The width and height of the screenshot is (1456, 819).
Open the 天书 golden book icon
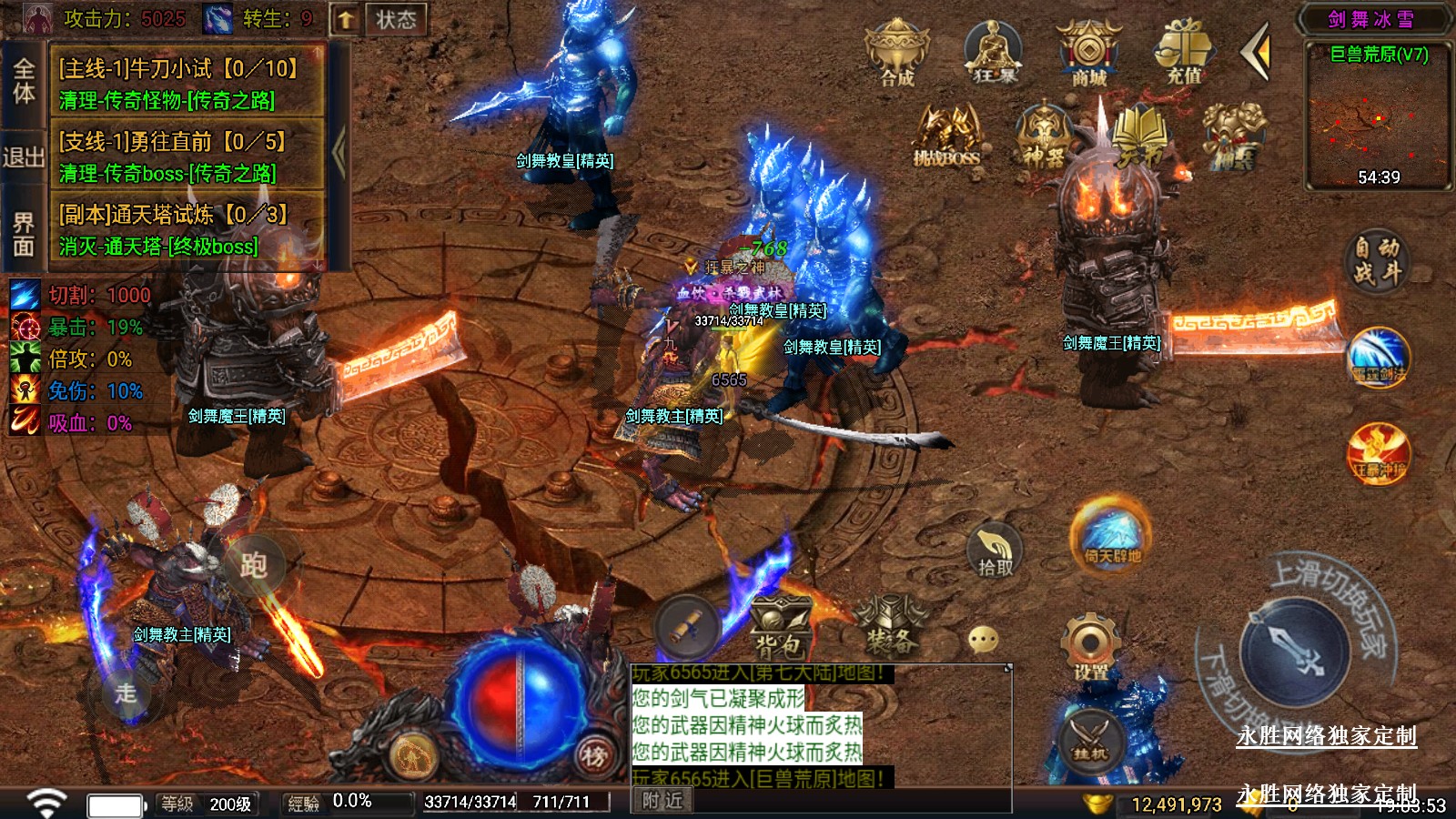coord(1138,136)
